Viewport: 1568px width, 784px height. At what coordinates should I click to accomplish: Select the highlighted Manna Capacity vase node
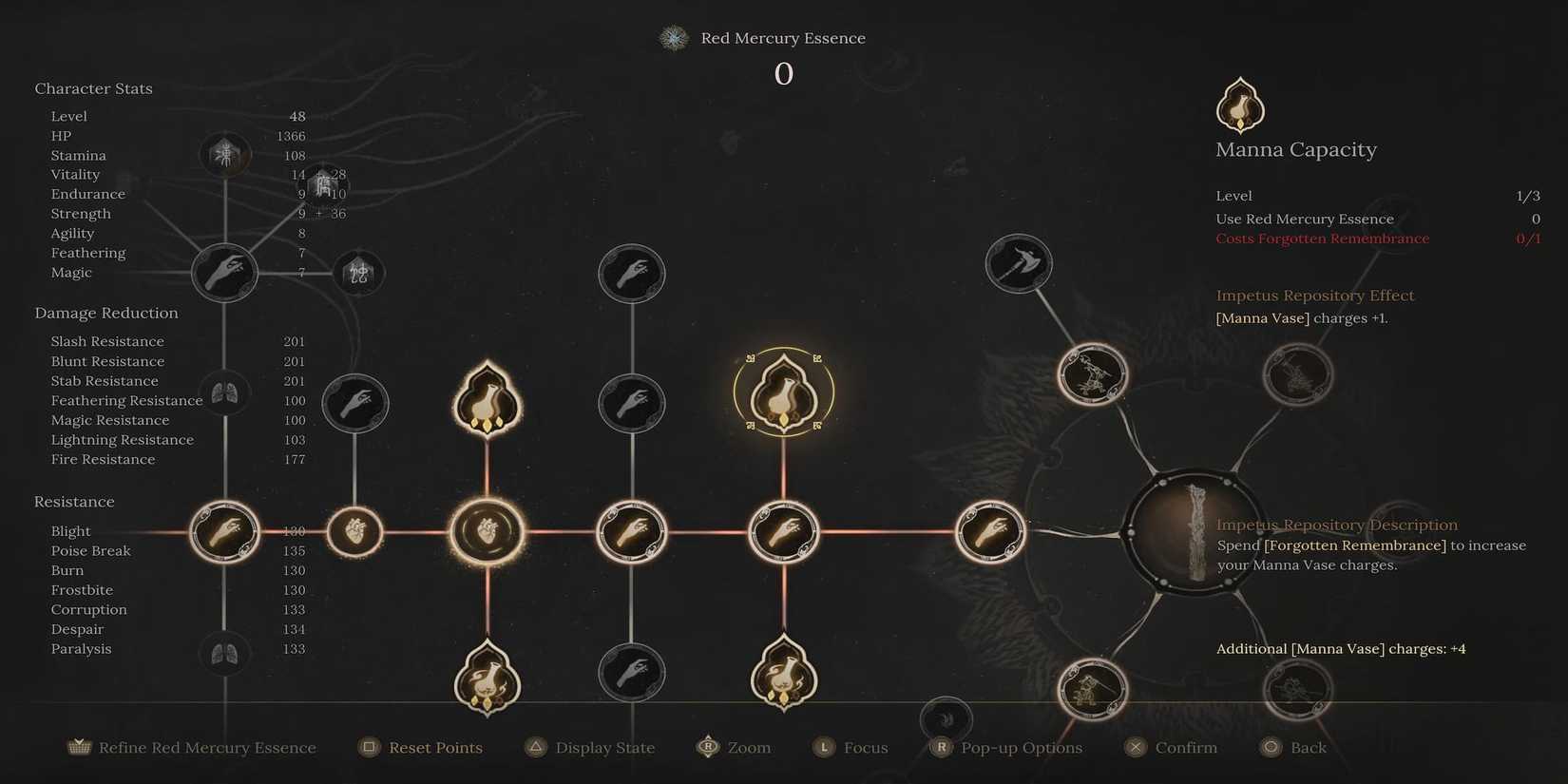click(x=783, y=392)
